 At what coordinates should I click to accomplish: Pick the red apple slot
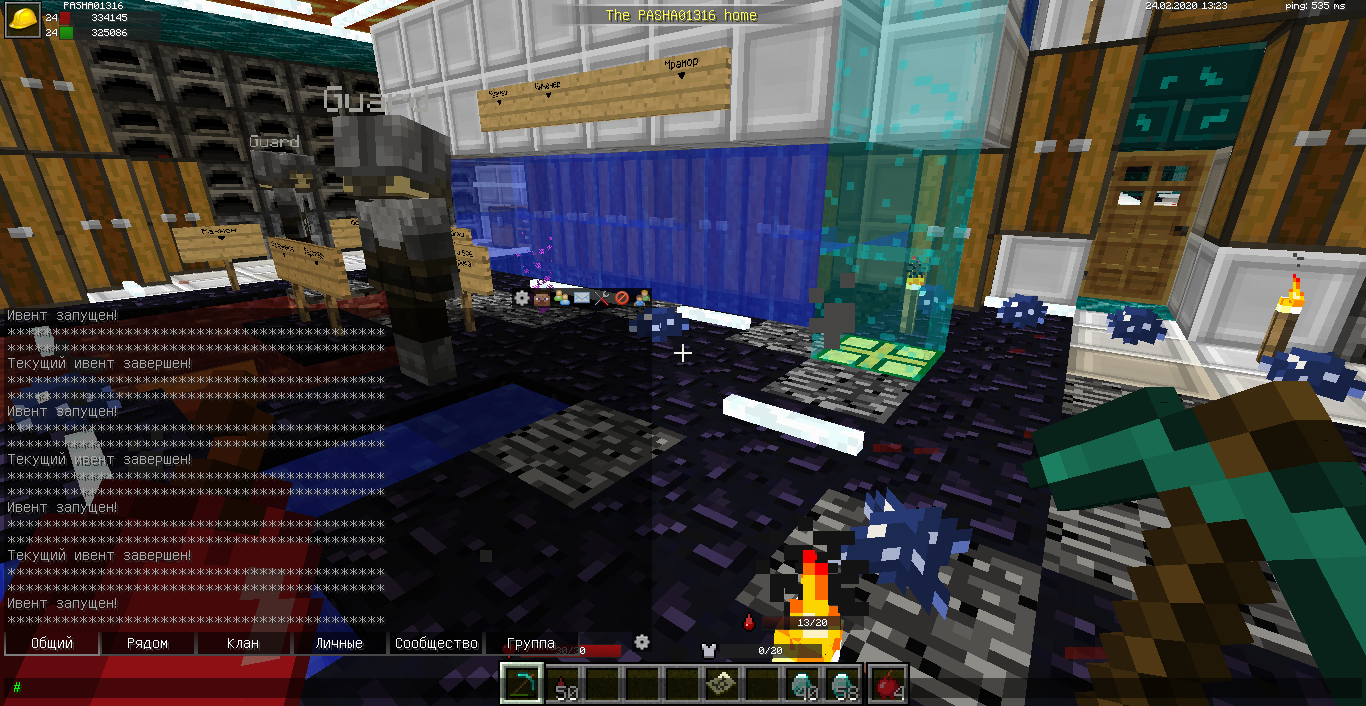[x=887, y=684]
